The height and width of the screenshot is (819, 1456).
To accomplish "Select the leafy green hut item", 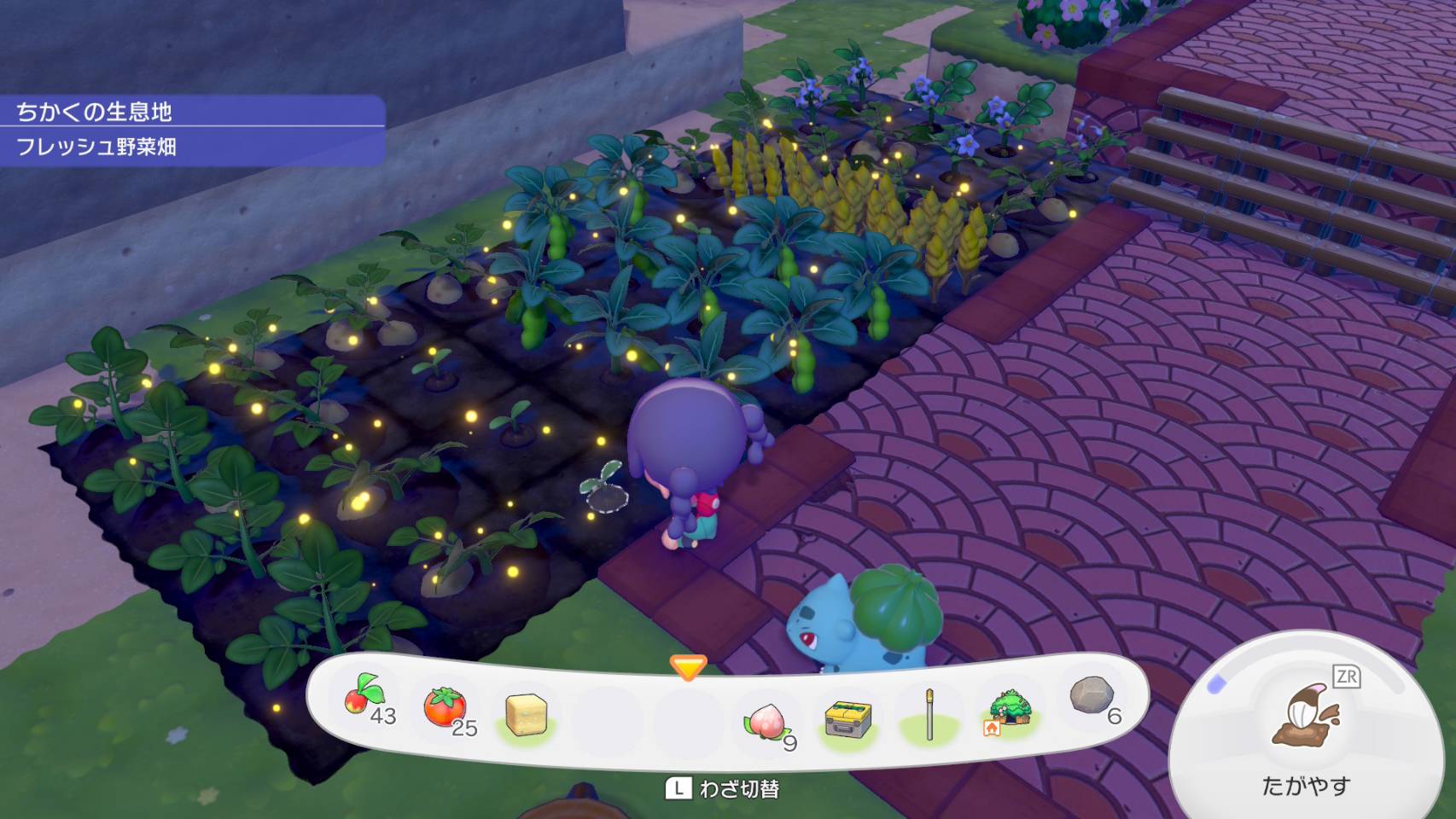I will [x=1010, y=710].
